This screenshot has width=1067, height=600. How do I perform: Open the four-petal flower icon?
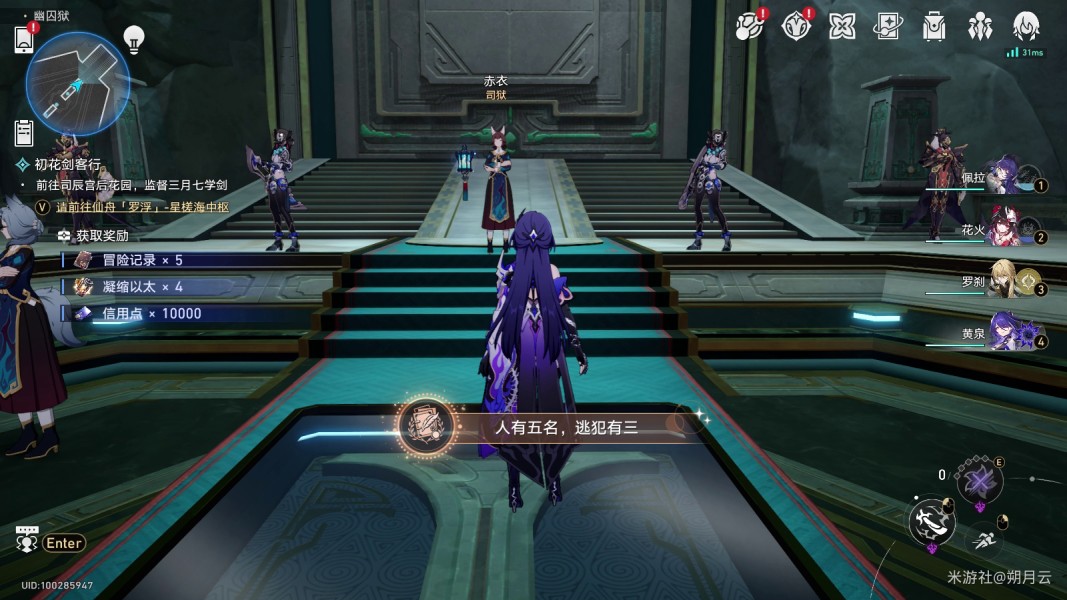pyautogui.click(x=842, y=26)
